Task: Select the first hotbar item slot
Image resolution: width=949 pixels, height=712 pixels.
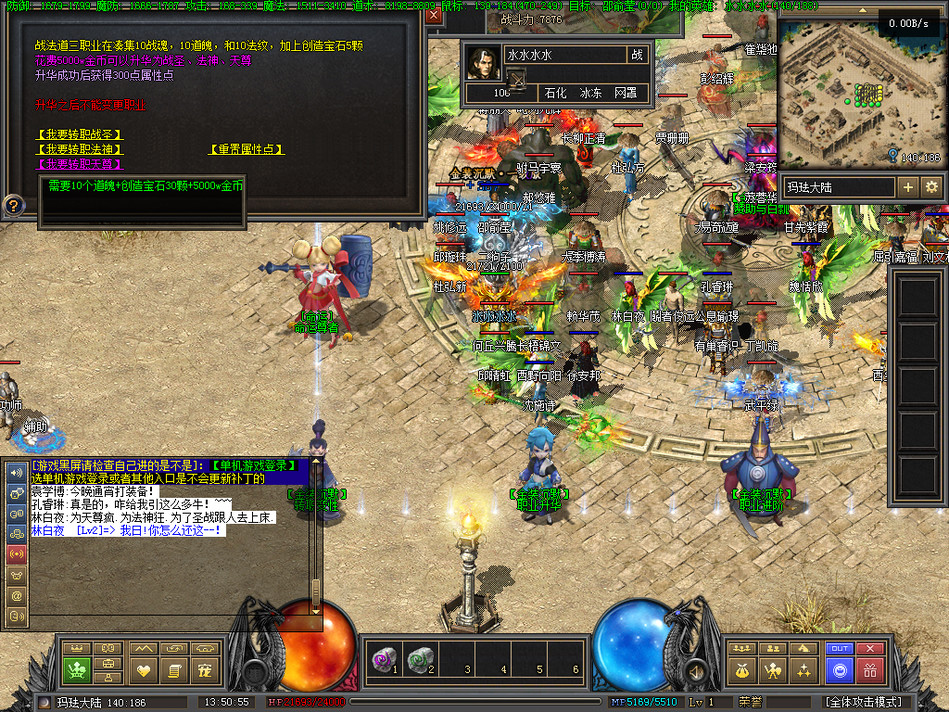Action: coord(384,660)
